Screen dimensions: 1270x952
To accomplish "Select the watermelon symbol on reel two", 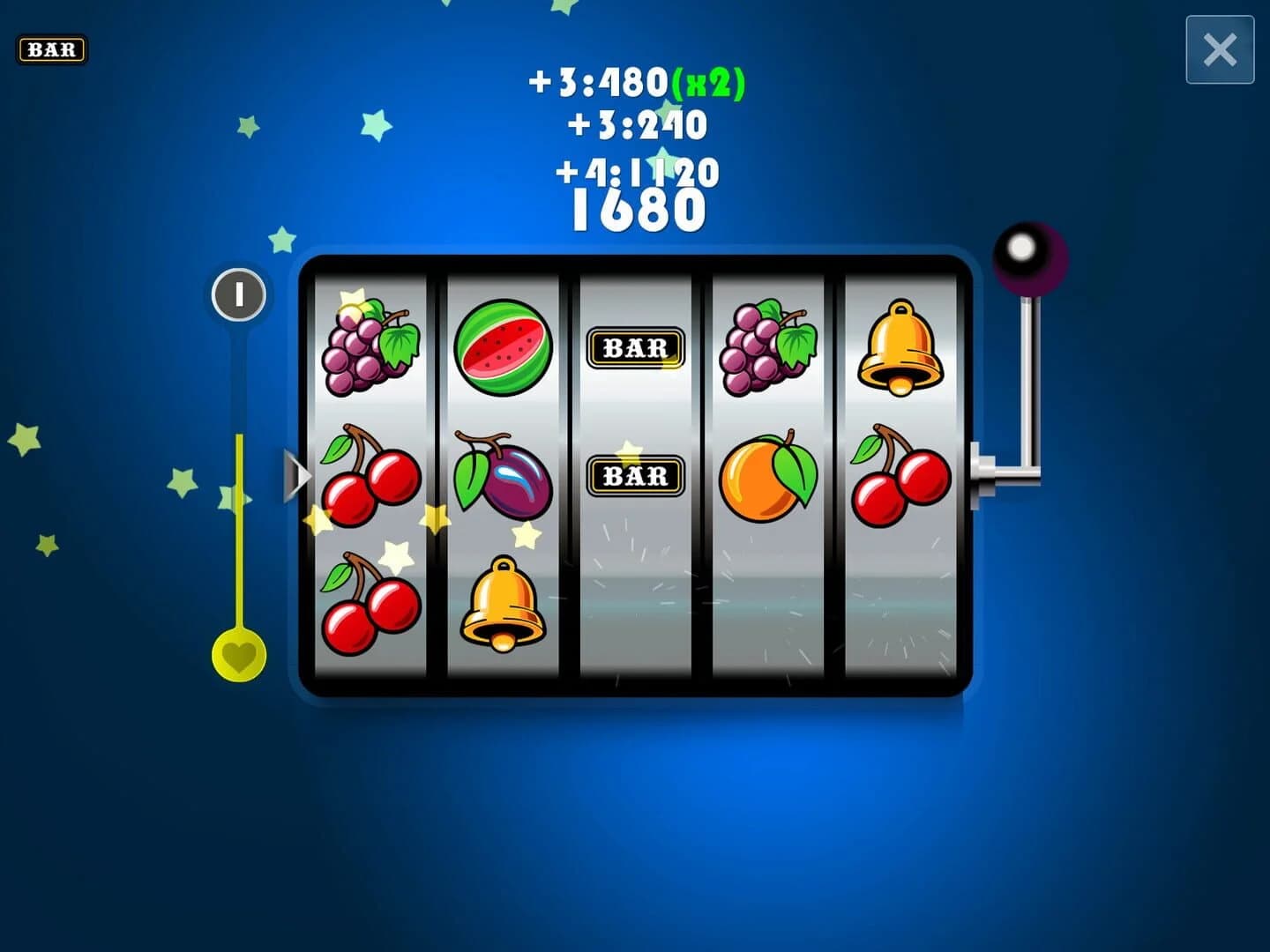I will coord(504,348).
